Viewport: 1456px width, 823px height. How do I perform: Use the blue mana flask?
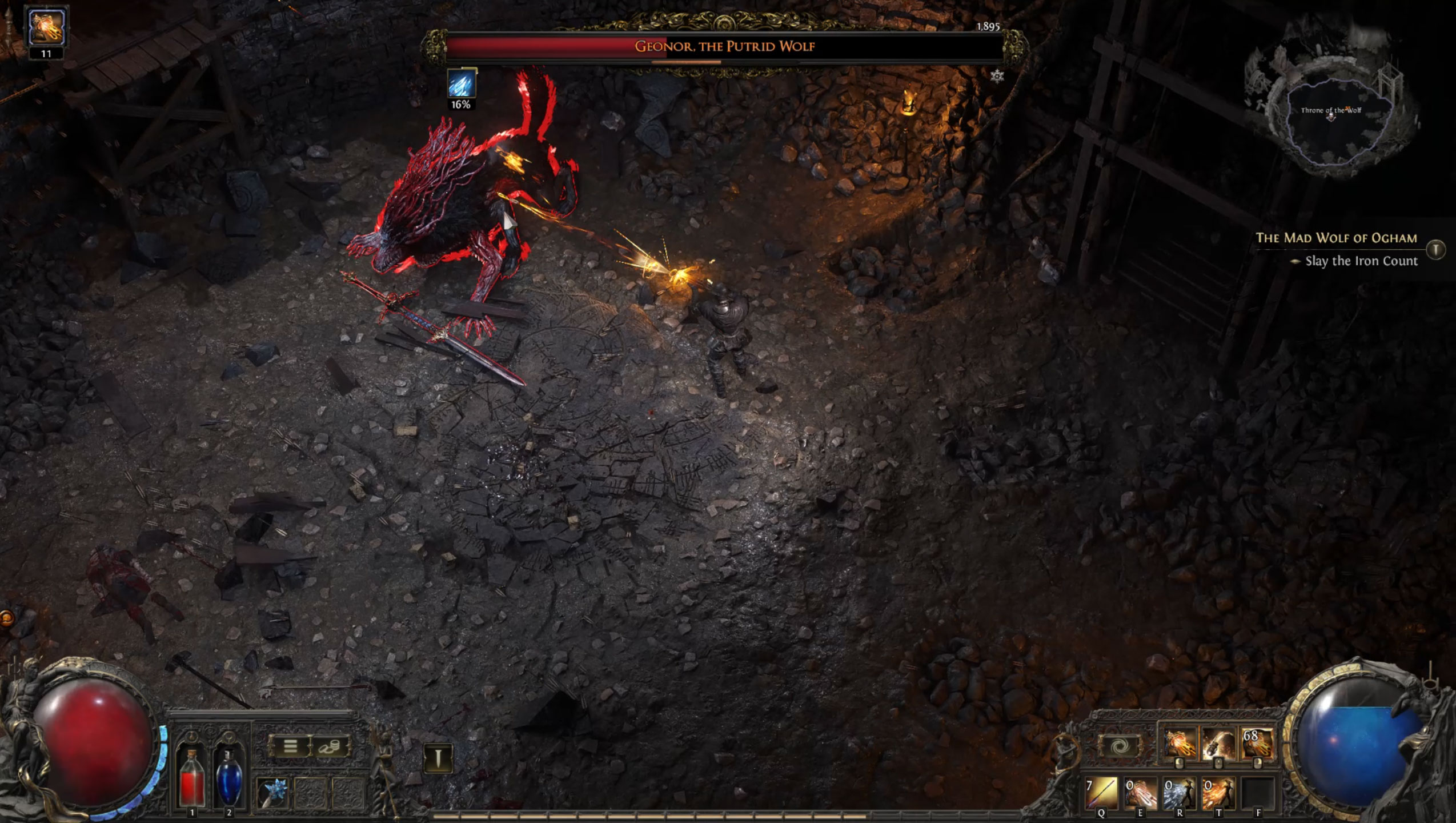(228, 778)
